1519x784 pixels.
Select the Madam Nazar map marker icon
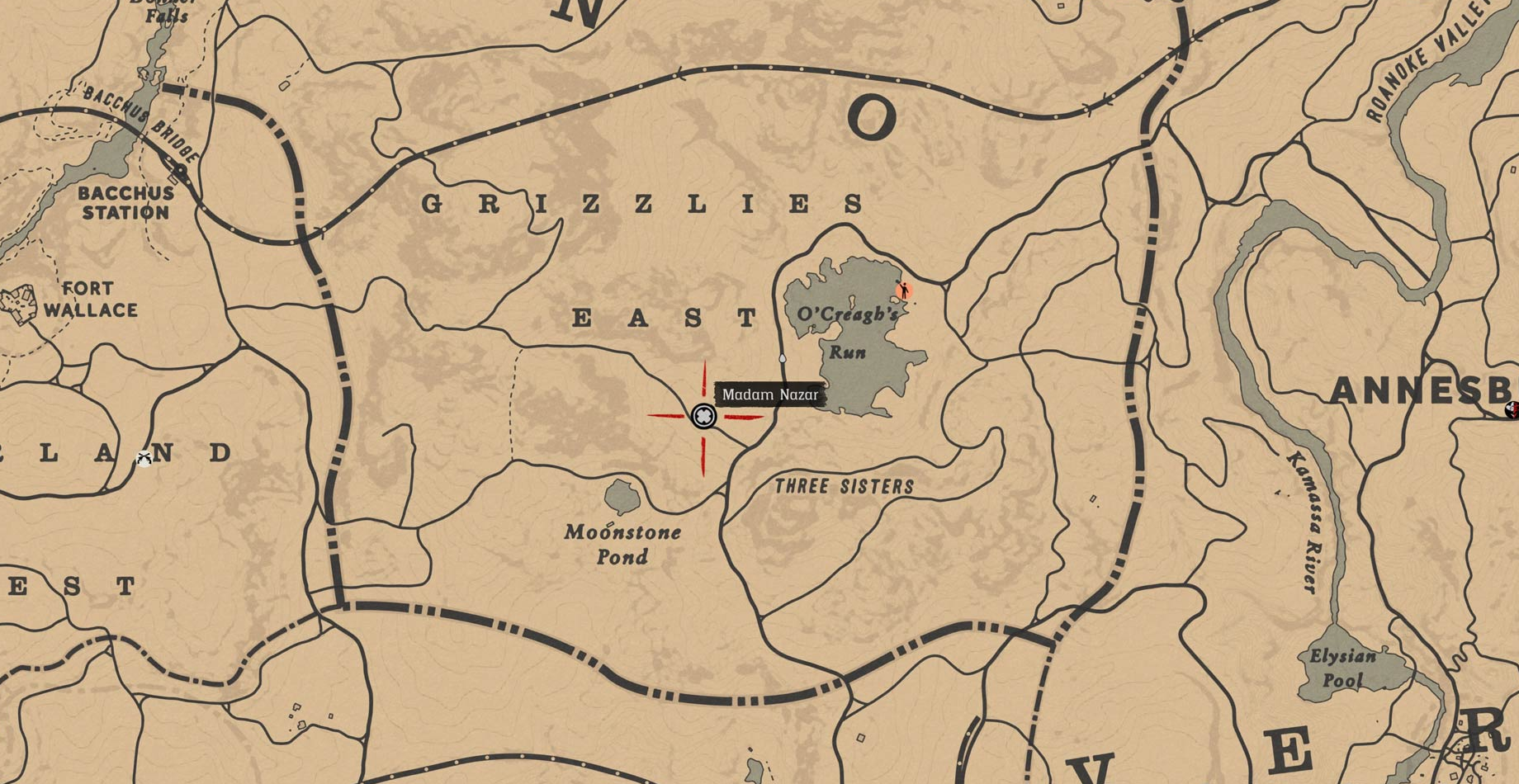coord(703,416)
